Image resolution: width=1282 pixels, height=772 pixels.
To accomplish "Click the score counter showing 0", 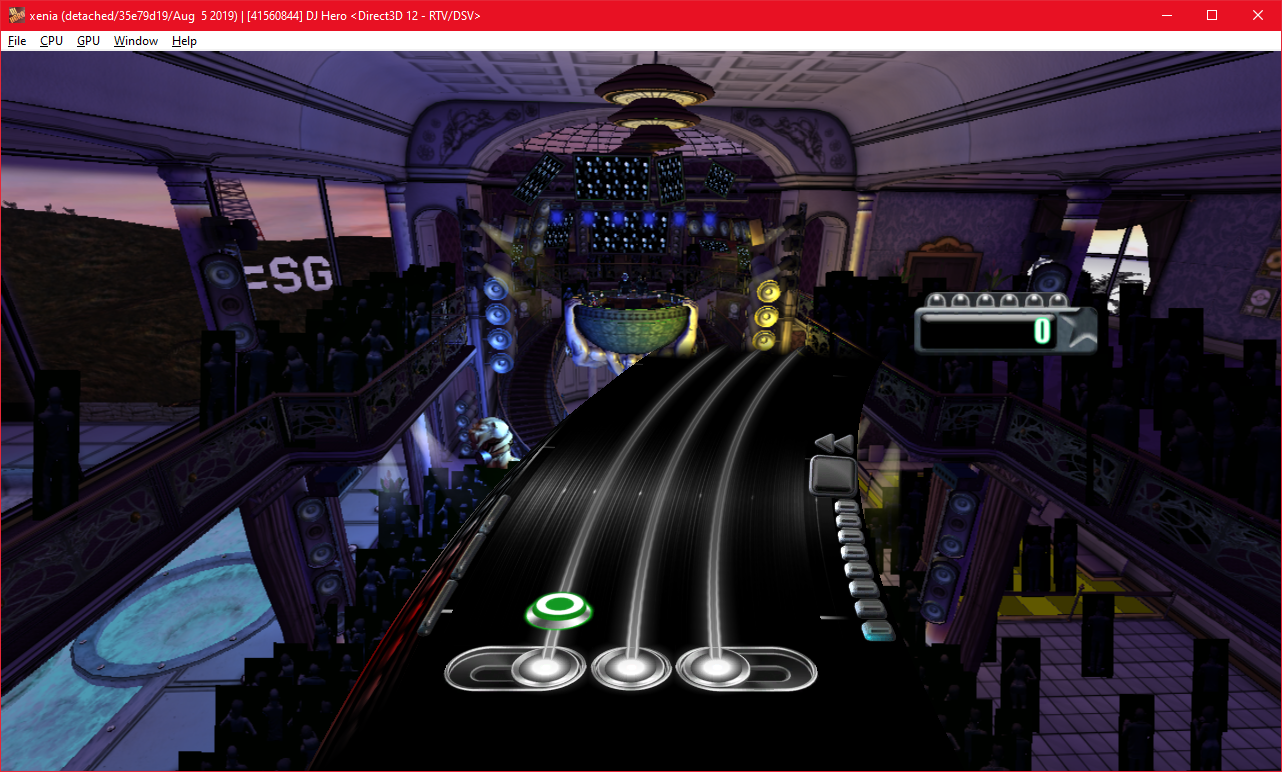I will [x=1044, y=332].
